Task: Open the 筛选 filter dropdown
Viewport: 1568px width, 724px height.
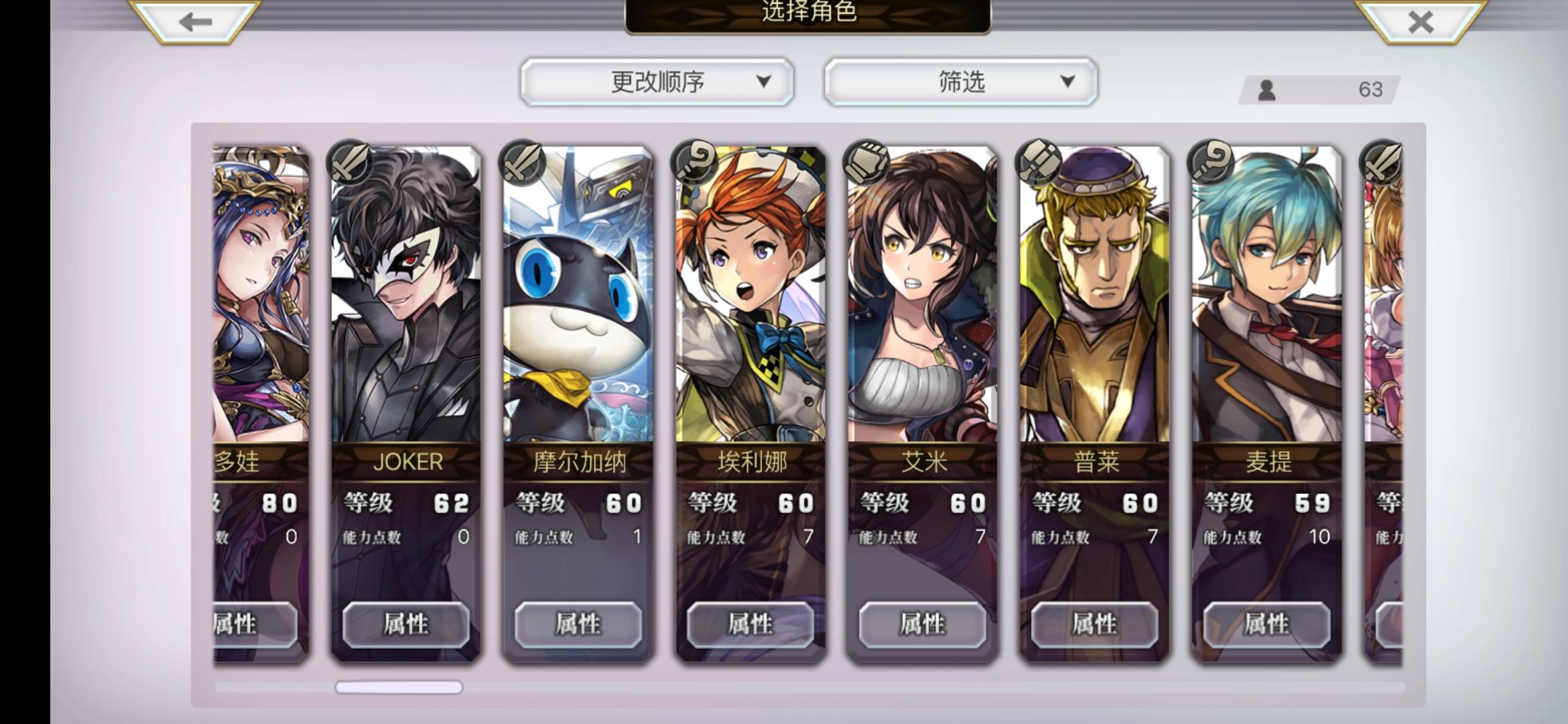Action: click(x=960, y=80)
